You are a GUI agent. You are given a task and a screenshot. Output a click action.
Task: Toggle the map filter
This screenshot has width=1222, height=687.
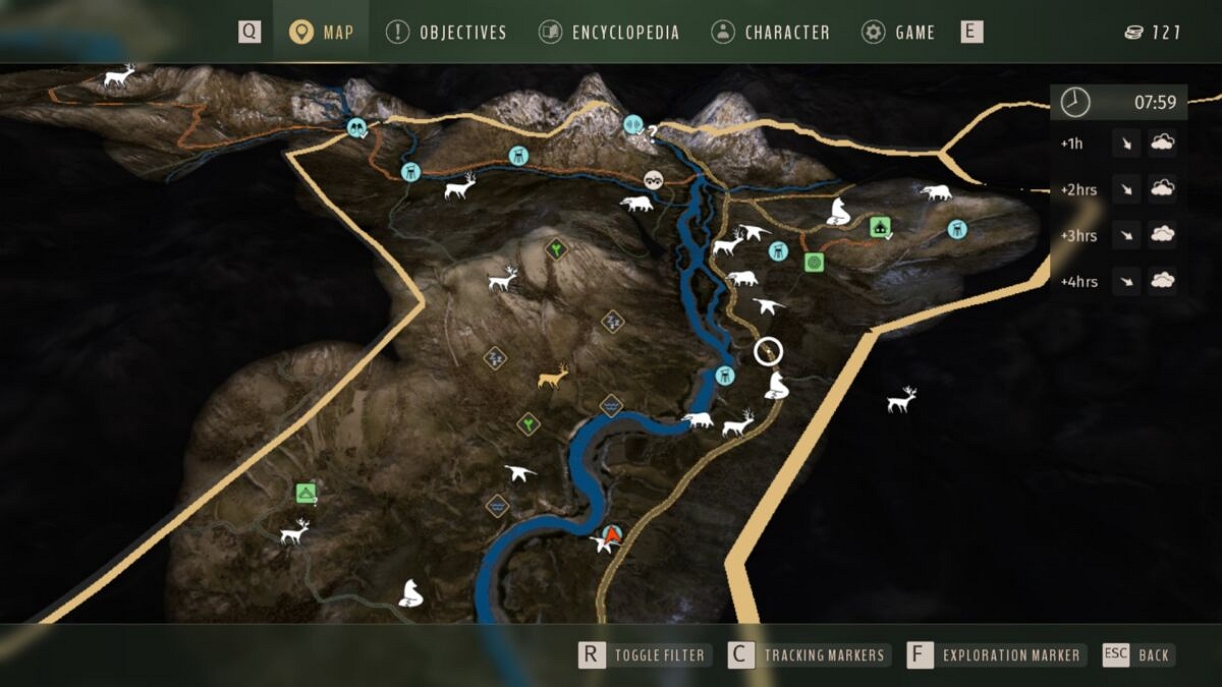[x=644, y=655]
